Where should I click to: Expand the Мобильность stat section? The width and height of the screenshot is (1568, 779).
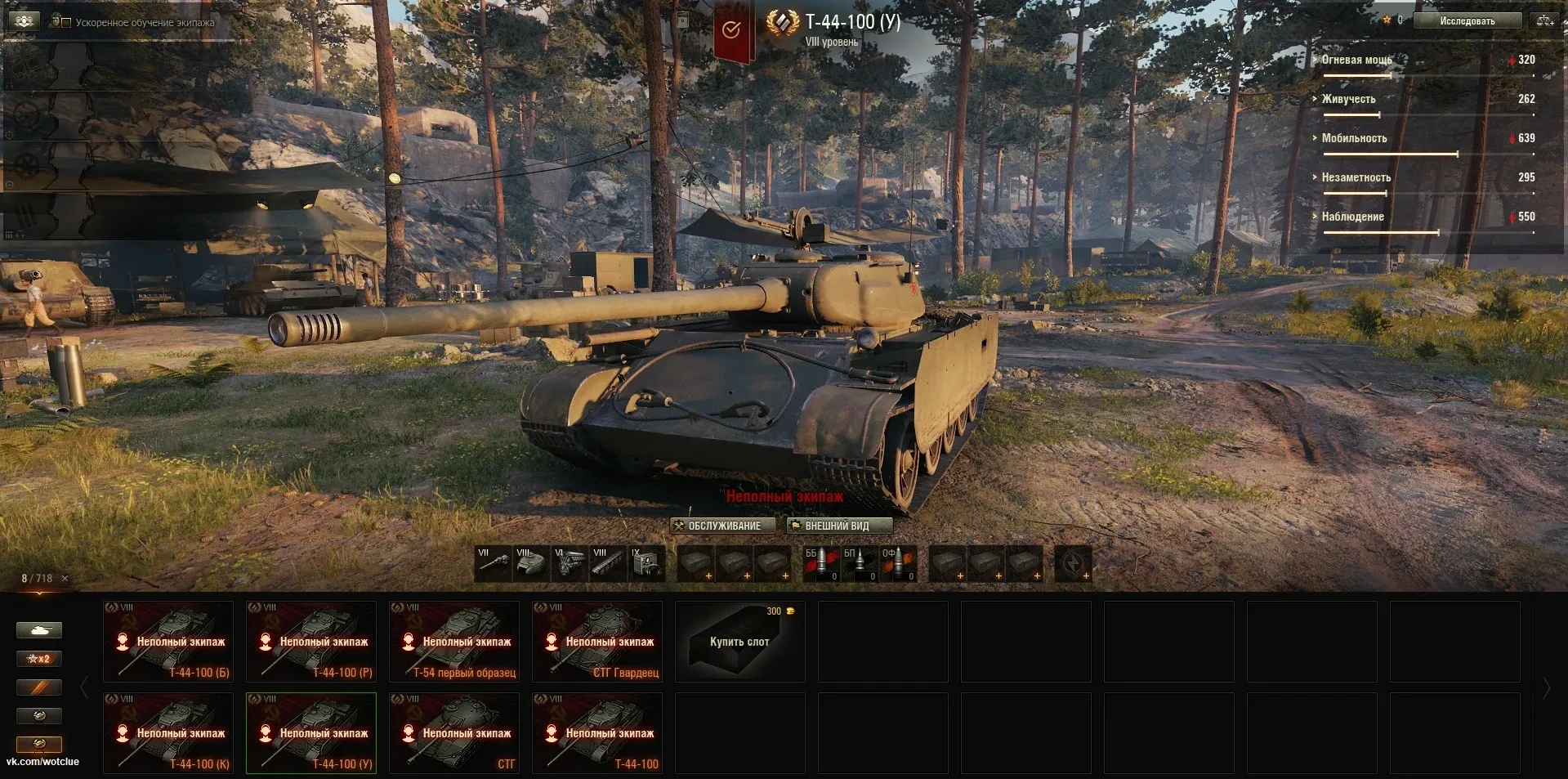(1354, 138)
